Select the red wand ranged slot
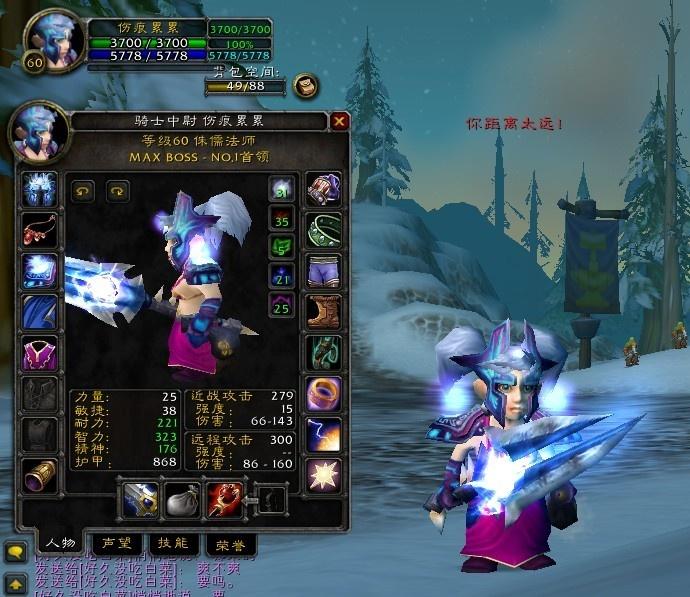 click(x=221, y=500)
